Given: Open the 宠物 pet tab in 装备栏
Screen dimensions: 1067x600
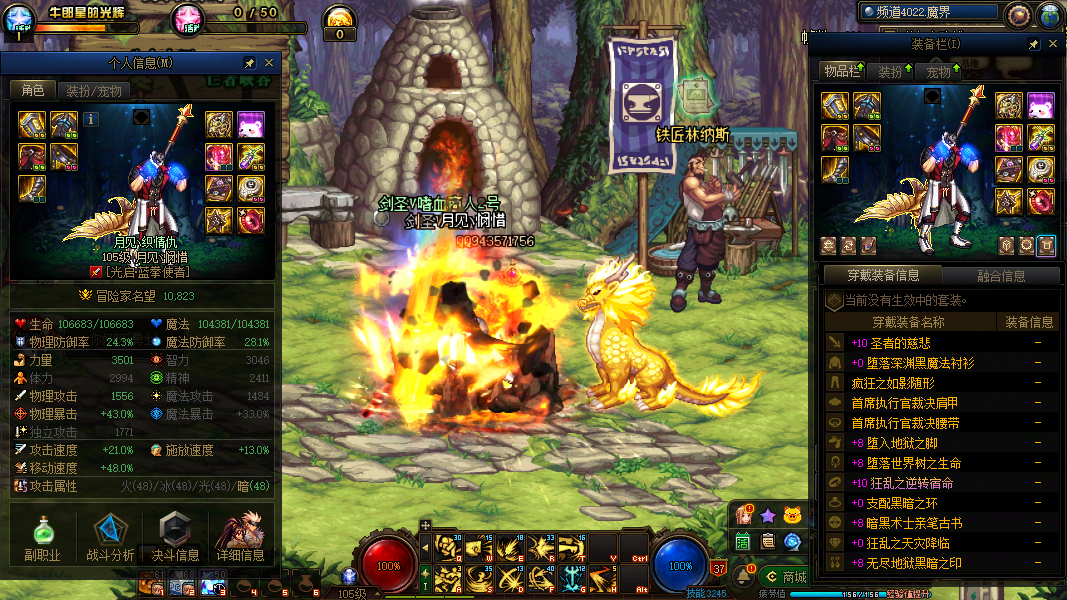Looking at the screenshot, I should pyautogui.click(x=939, y=71).
